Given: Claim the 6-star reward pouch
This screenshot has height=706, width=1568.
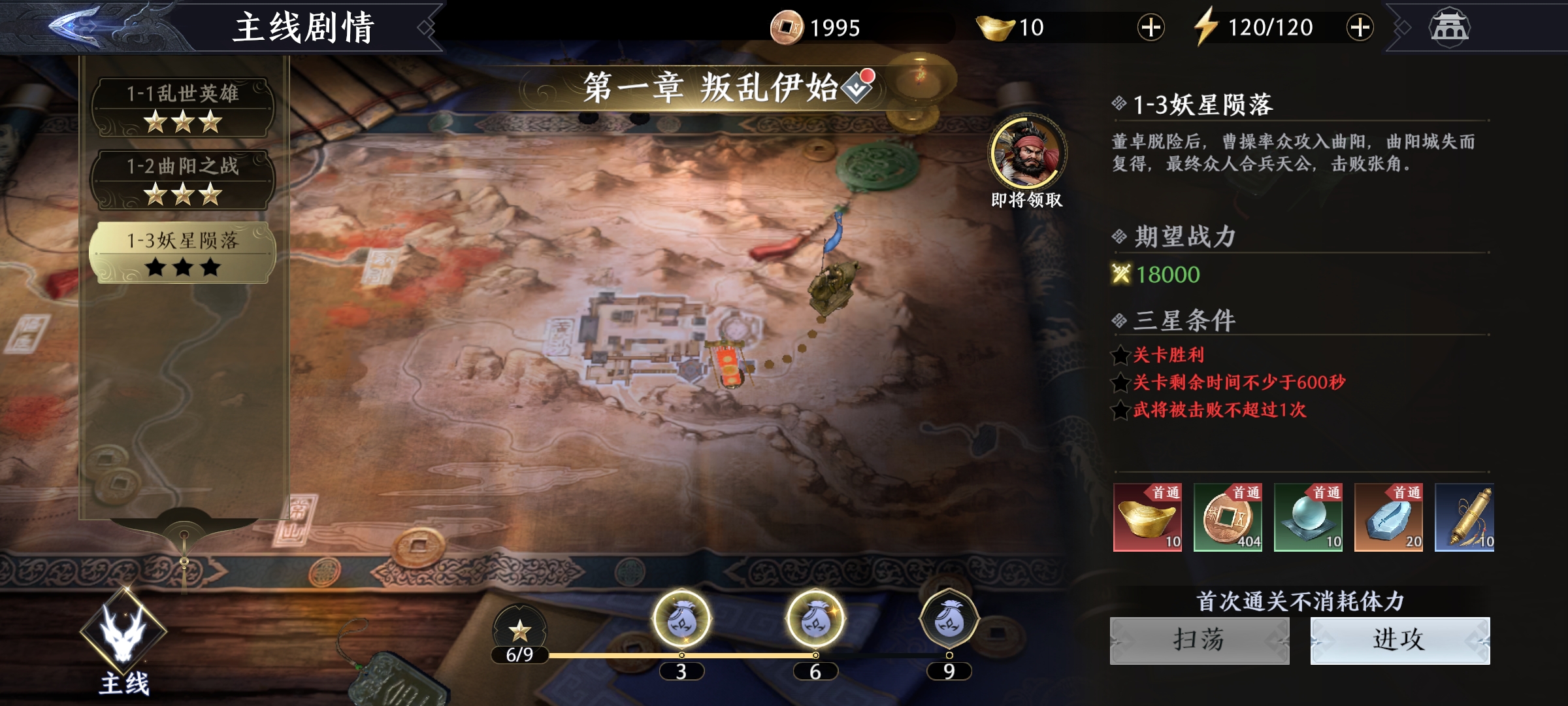Looking at the screenshot, I should coord(815,619).
